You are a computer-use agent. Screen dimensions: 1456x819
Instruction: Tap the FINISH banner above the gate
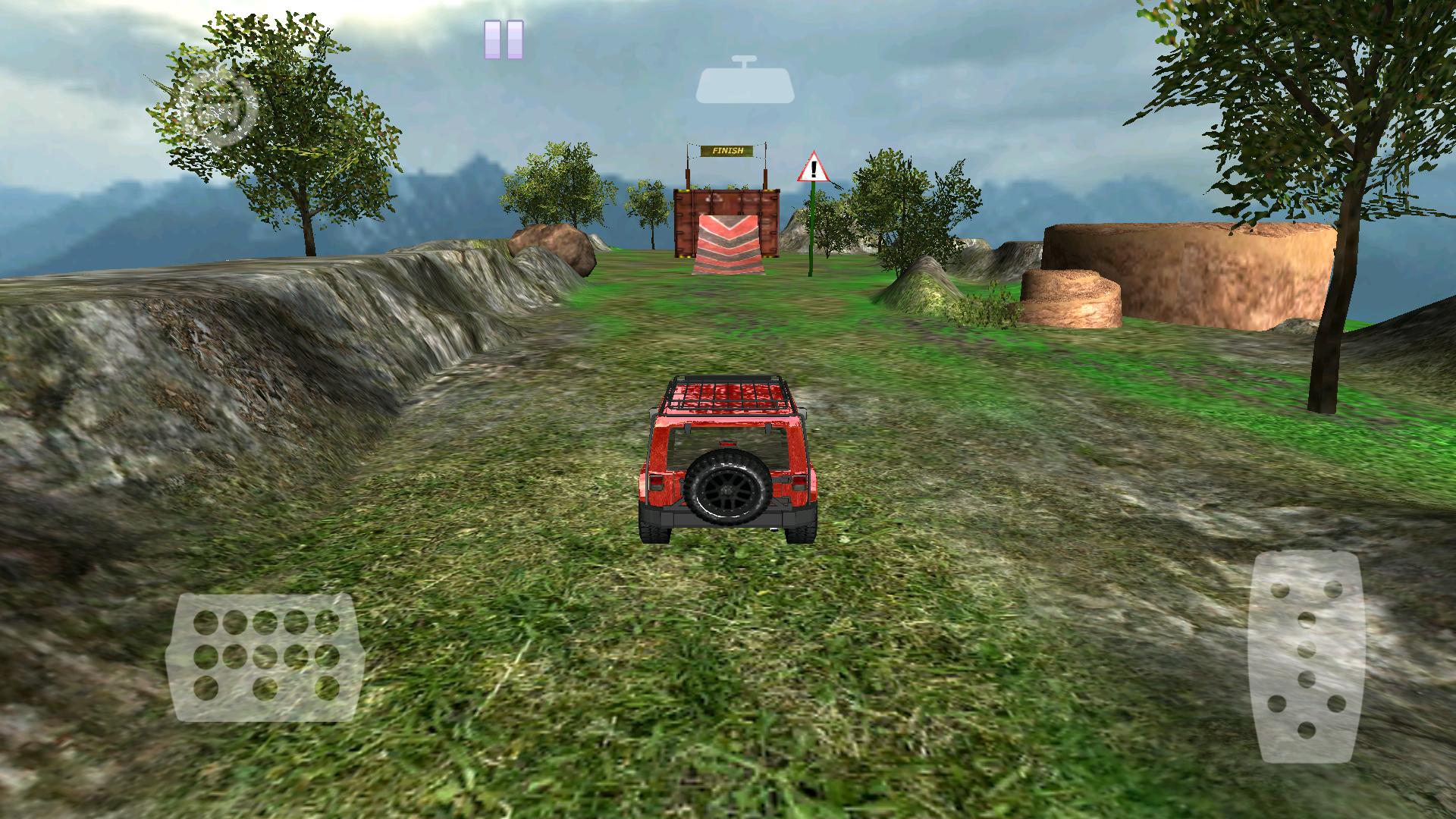click(726, 149)
